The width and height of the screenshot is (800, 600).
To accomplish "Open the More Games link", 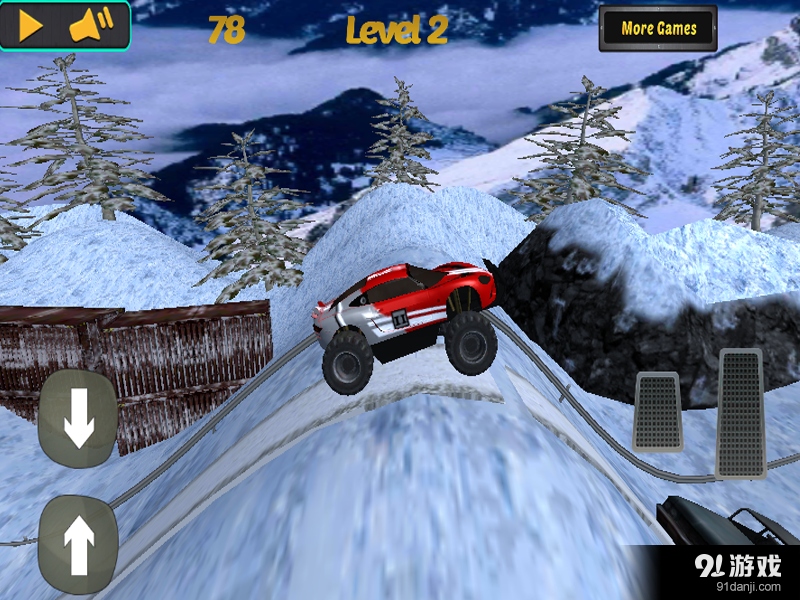I will [x=658, y=29].
